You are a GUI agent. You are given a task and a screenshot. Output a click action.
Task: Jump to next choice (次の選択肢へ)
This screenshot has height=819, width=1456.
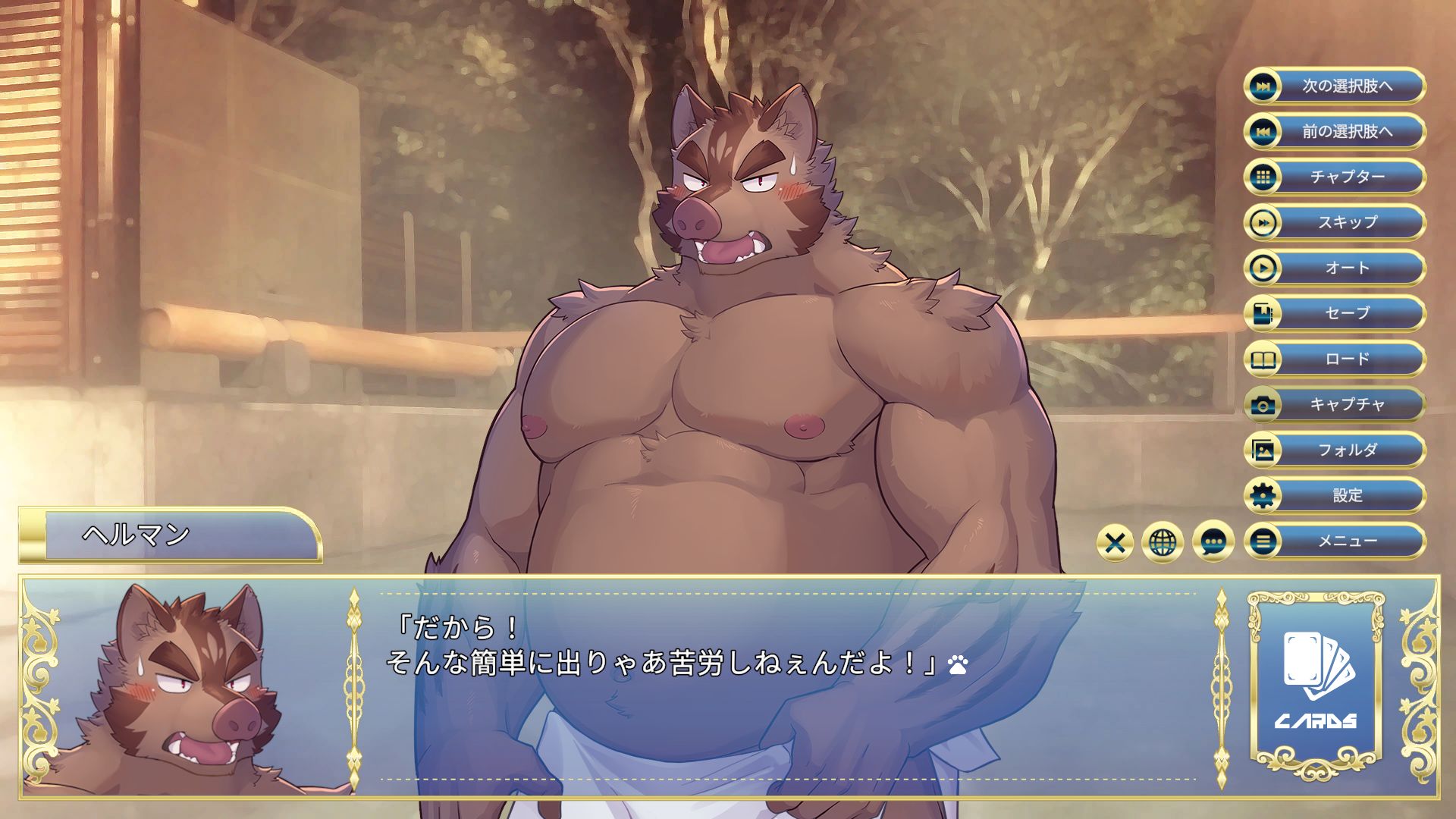coord(1335,86)
